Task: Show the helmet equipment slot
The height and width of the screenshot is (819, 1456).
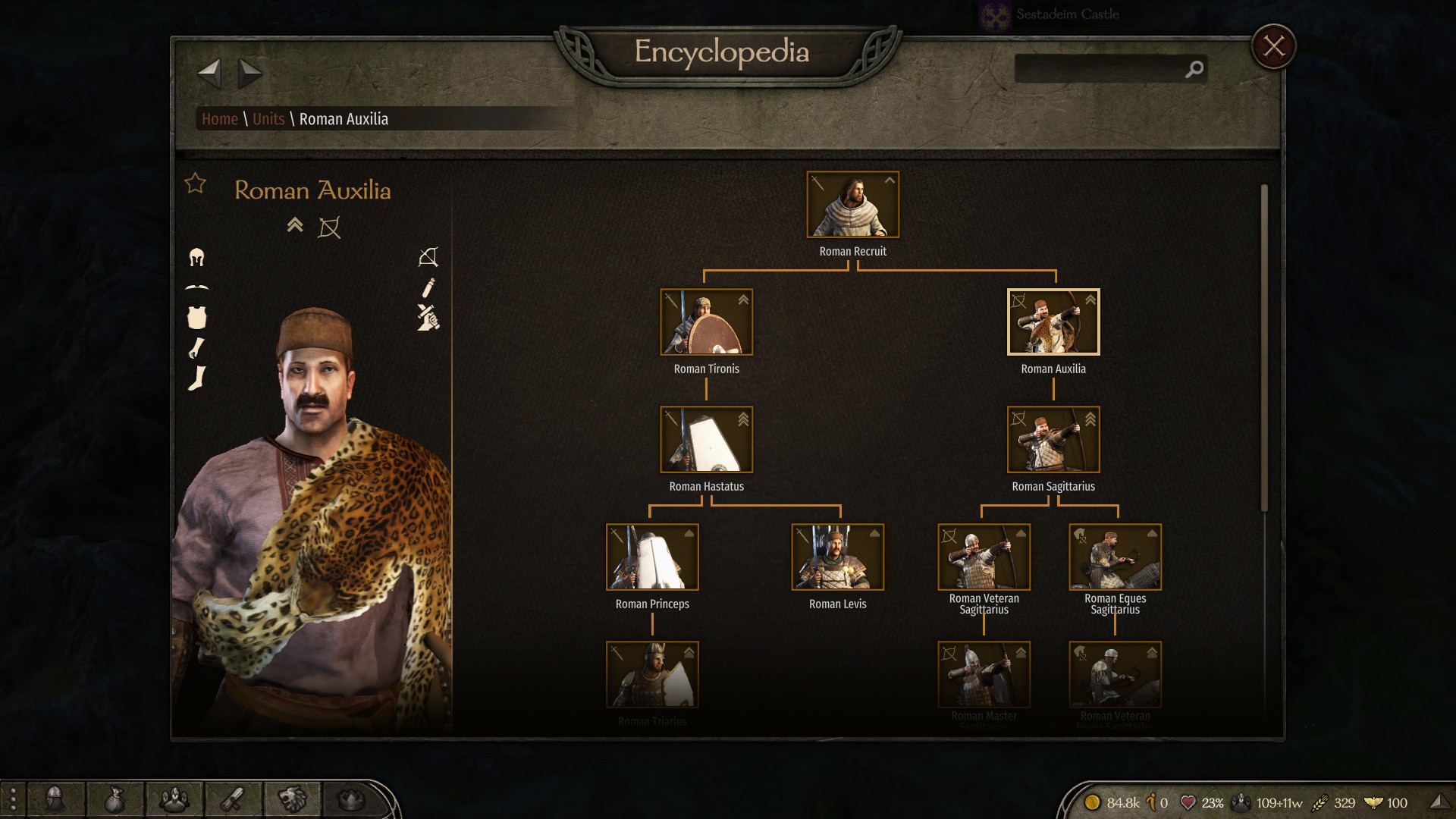Action: [x=196, y=258]
